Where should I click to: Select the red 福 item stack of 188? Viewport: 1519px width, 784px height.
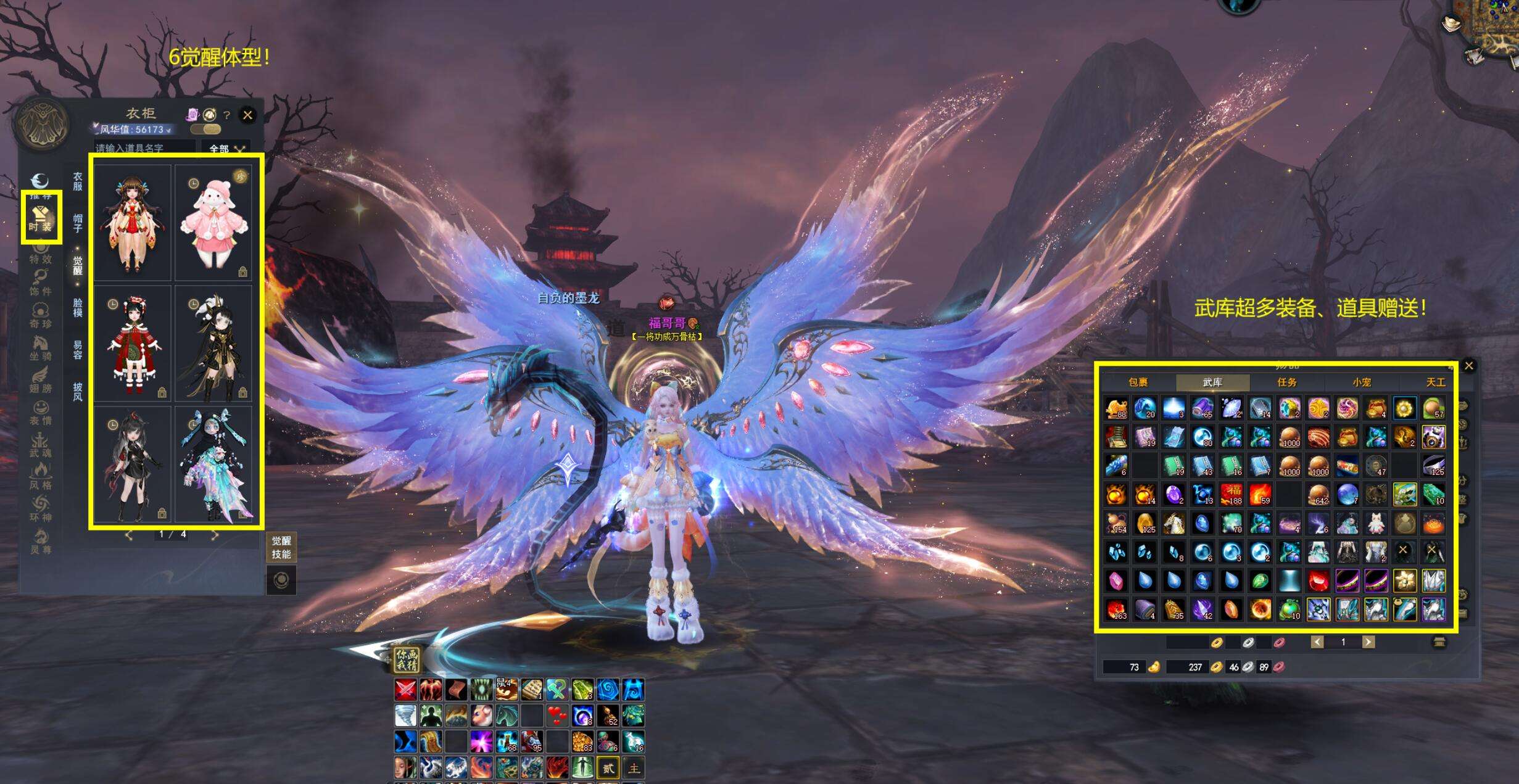1231,495
